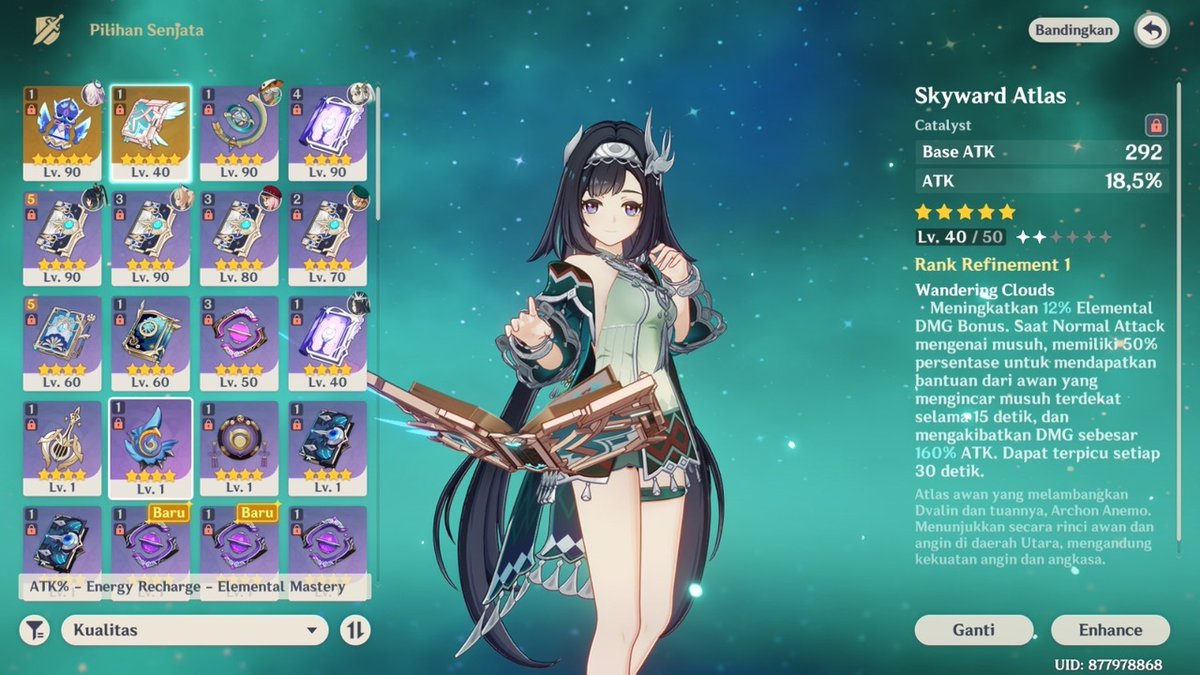Select the Lv. 50 purple orb catalyst

(x=238, y=341)
